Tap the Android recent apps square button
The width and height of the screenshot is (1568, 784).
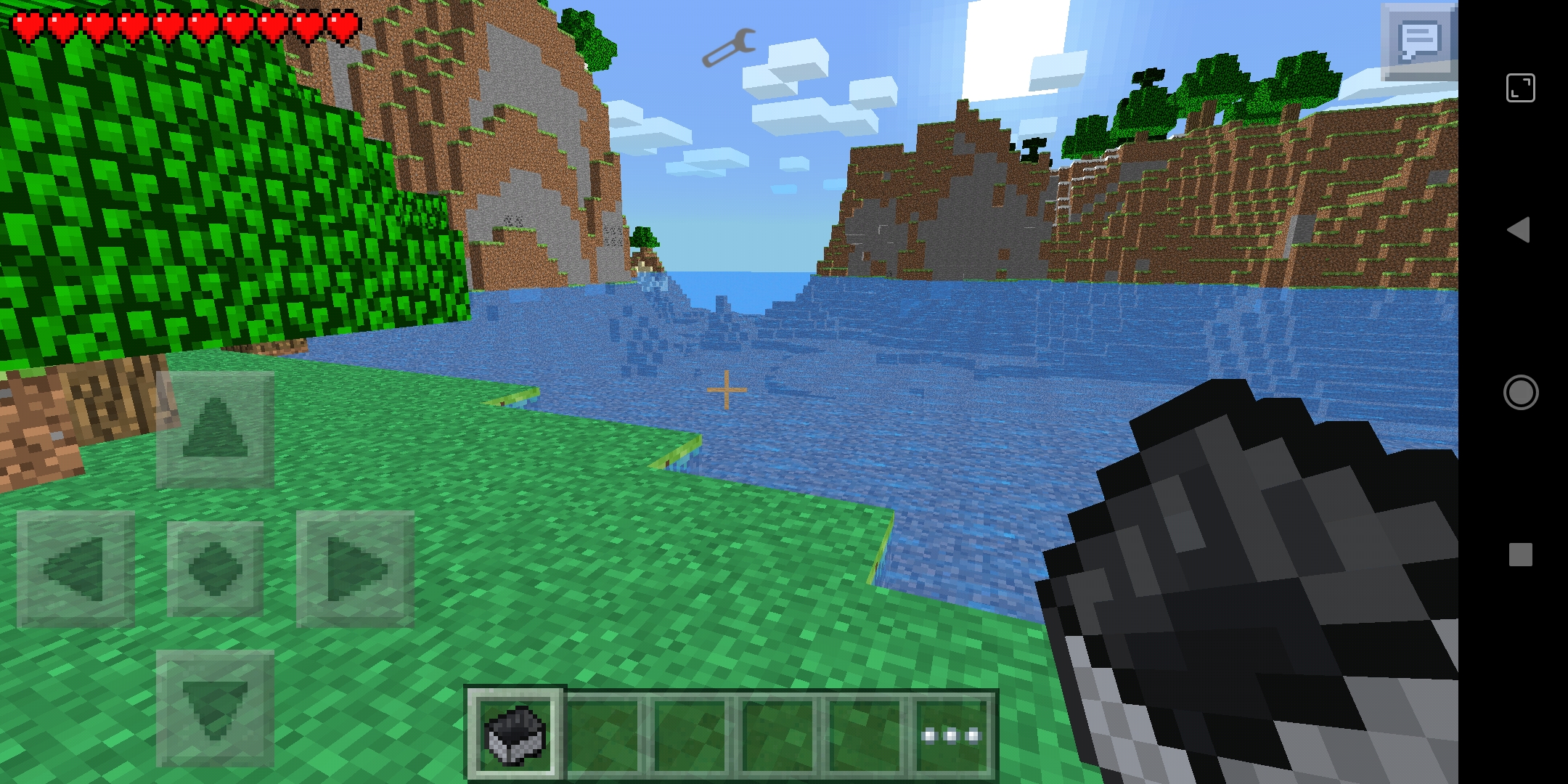pyautogui.click(x=1522, y=554)
